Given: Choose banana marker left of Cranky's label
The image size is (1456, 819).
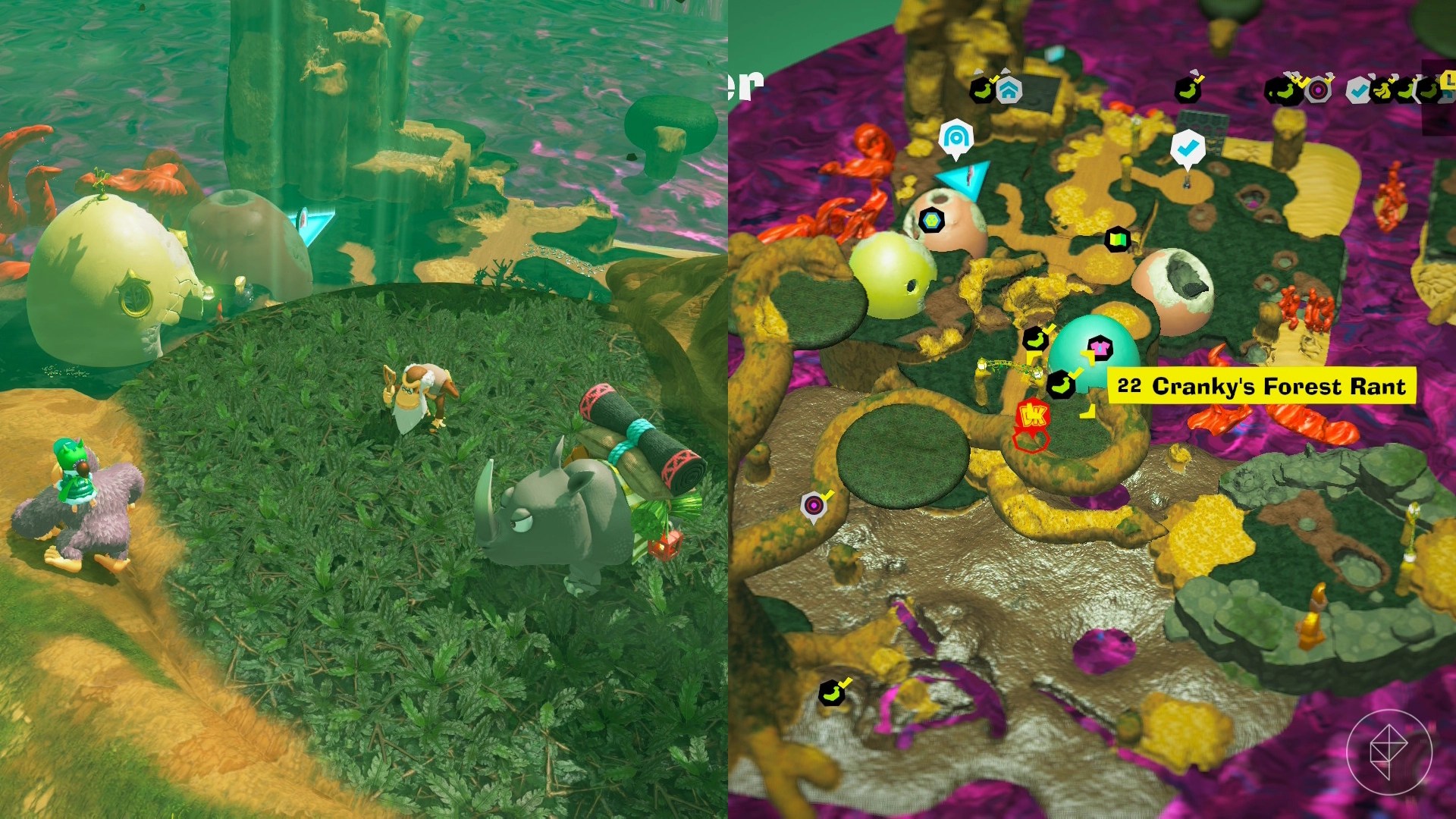Looking at the screenshot, I should pyautogui.click(x=1062, y=384).
